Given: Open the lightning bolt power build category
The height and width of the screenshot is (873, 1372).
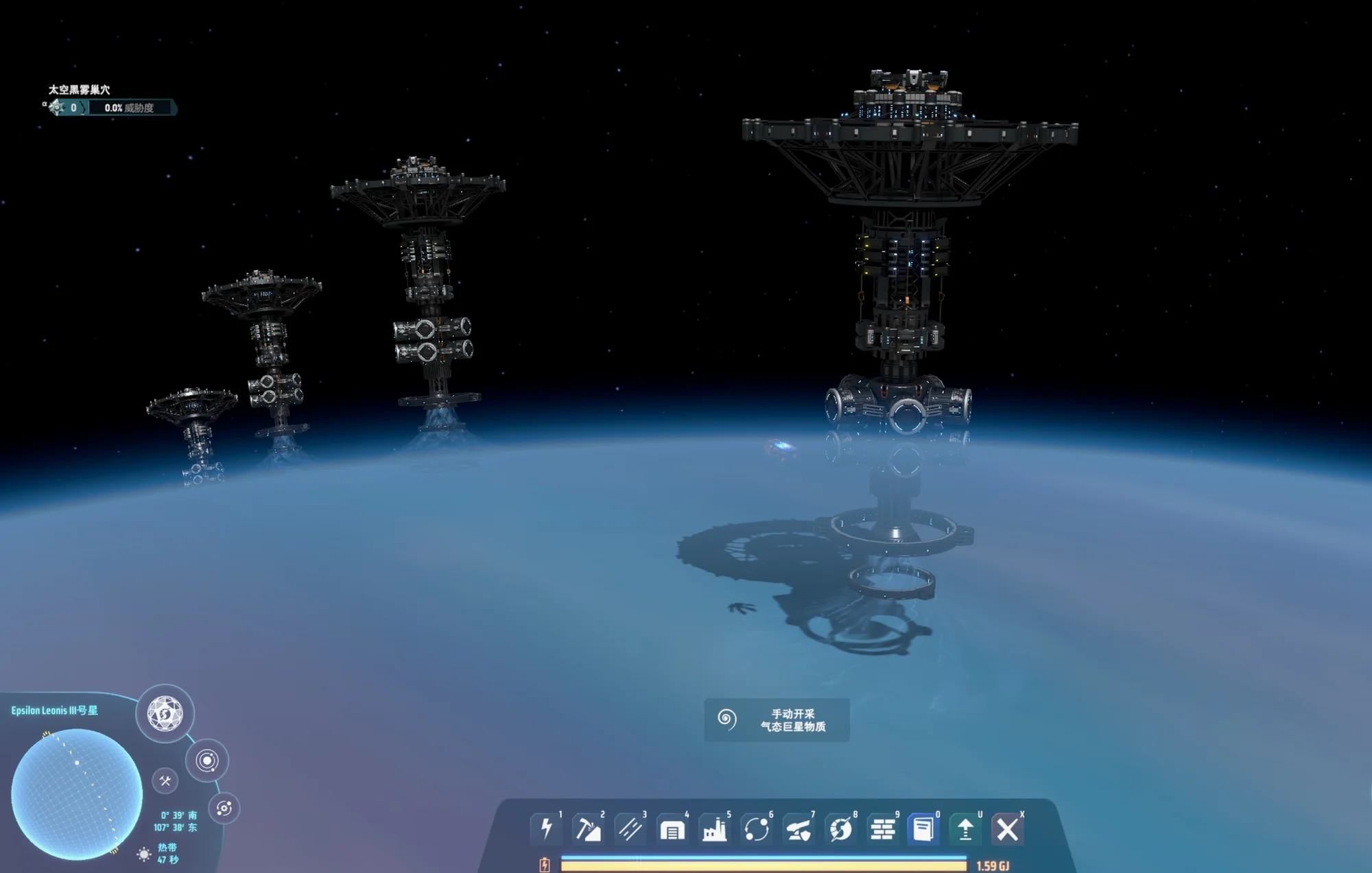Looking at the screenshot, I should tap(546, 829).
